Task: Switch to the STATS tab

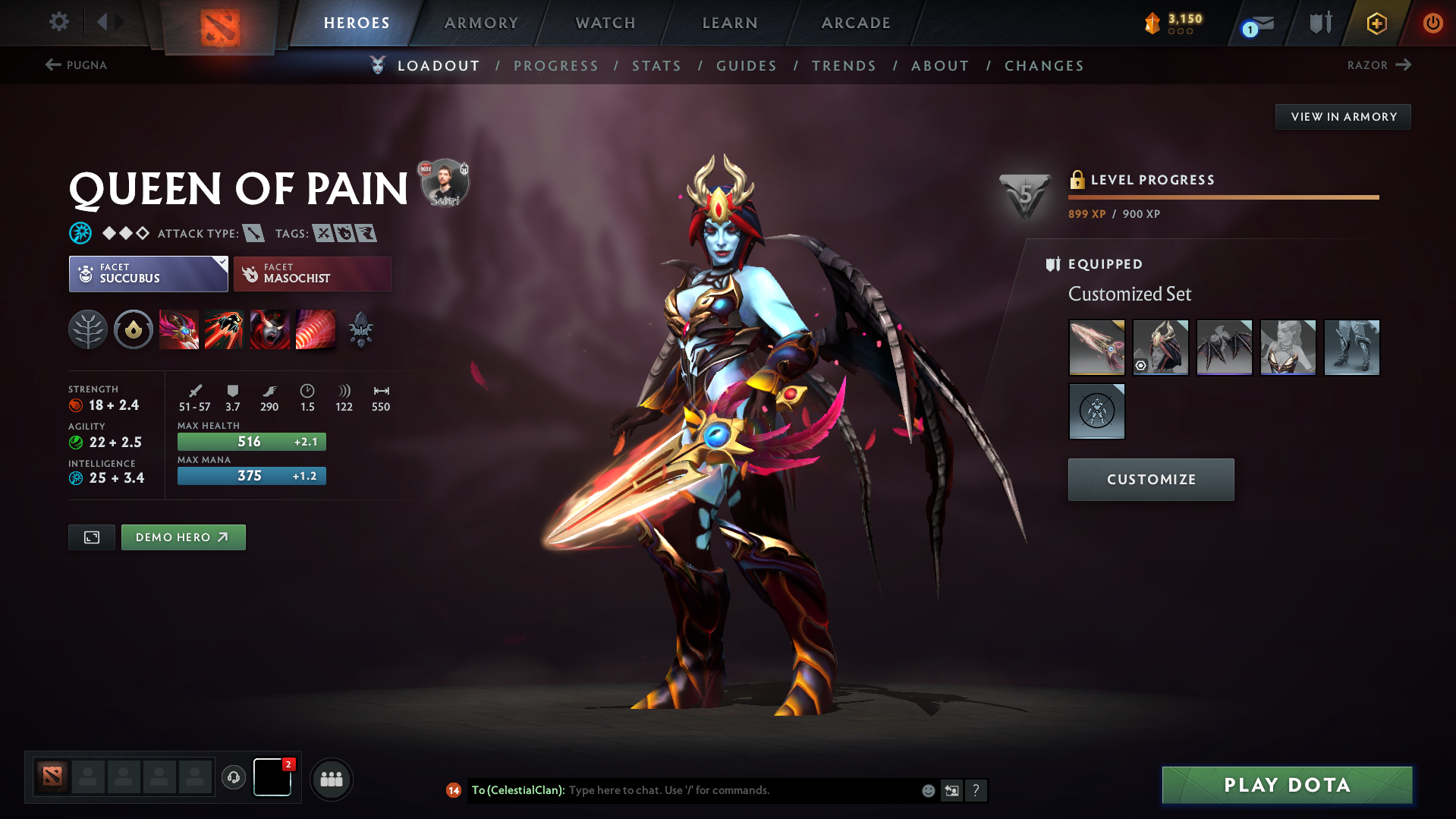Action: pyautogui.click(x=656, y=66)
